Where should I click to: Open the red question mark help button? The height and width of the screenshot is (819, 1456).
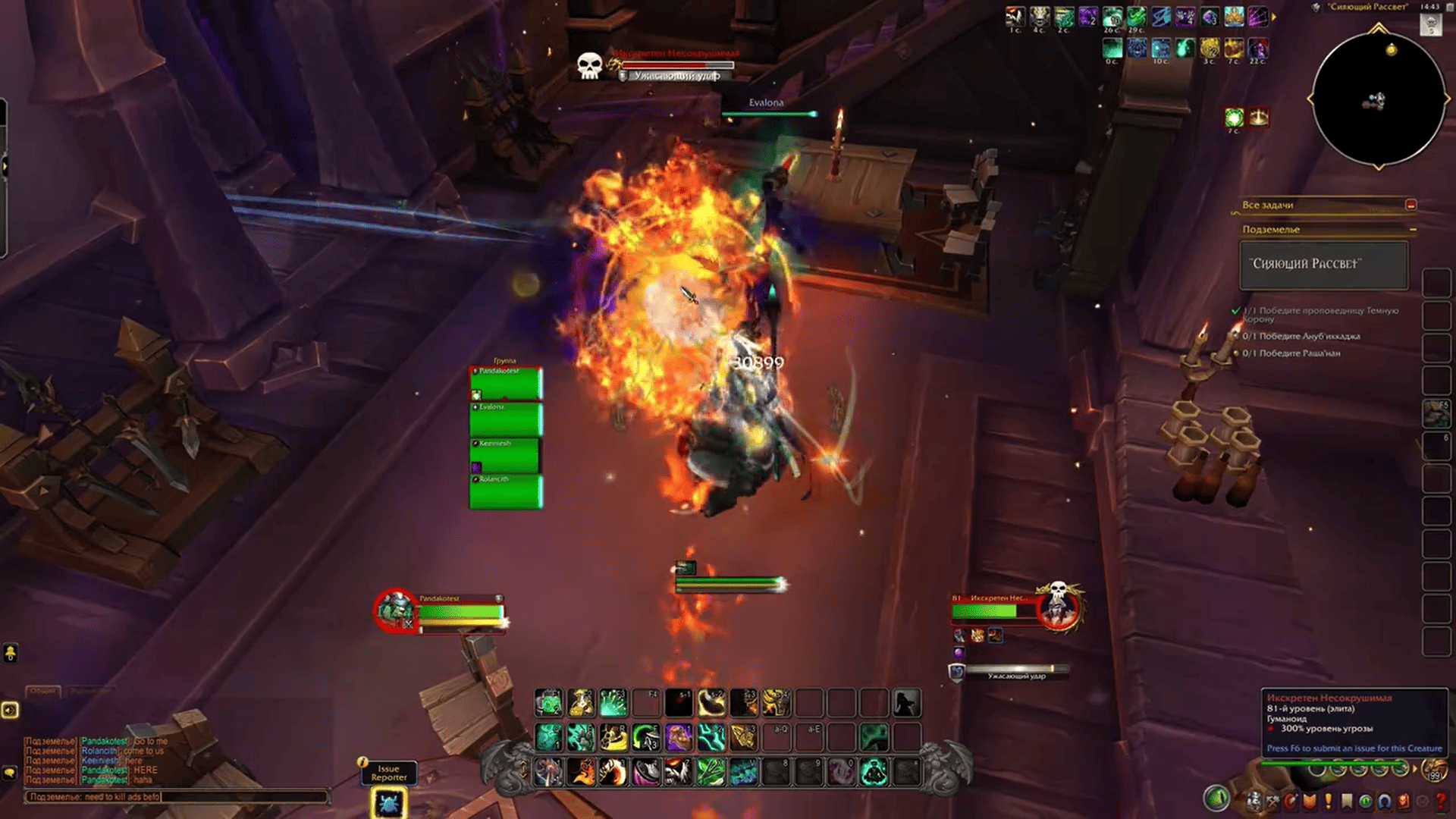1441,801
